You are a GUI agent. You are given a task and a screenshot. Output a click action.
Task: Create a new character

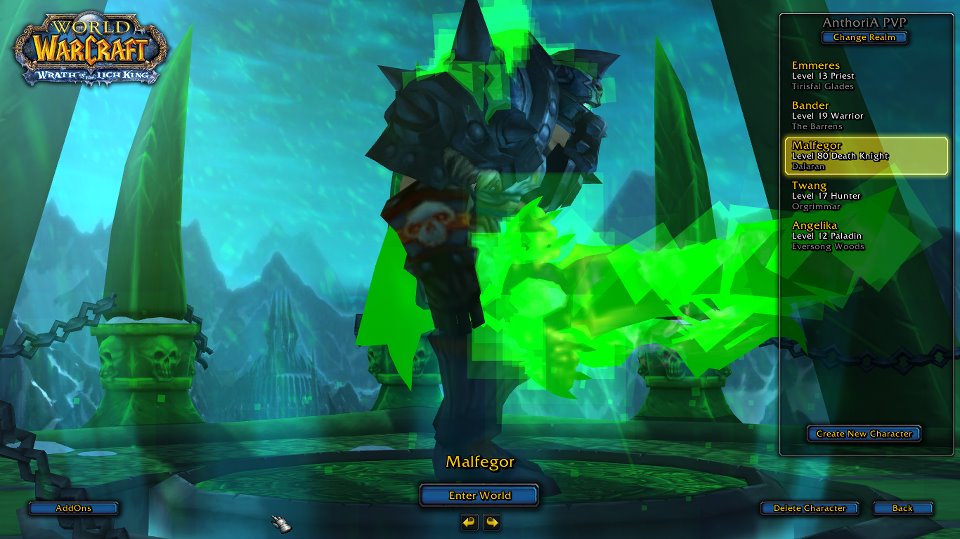coord(864,433)
